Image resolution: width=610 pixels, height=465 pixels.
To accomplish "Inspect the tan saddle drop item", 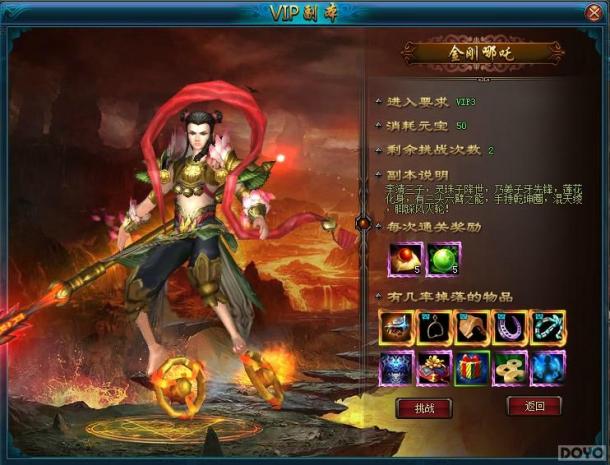I will click(472, 328).
